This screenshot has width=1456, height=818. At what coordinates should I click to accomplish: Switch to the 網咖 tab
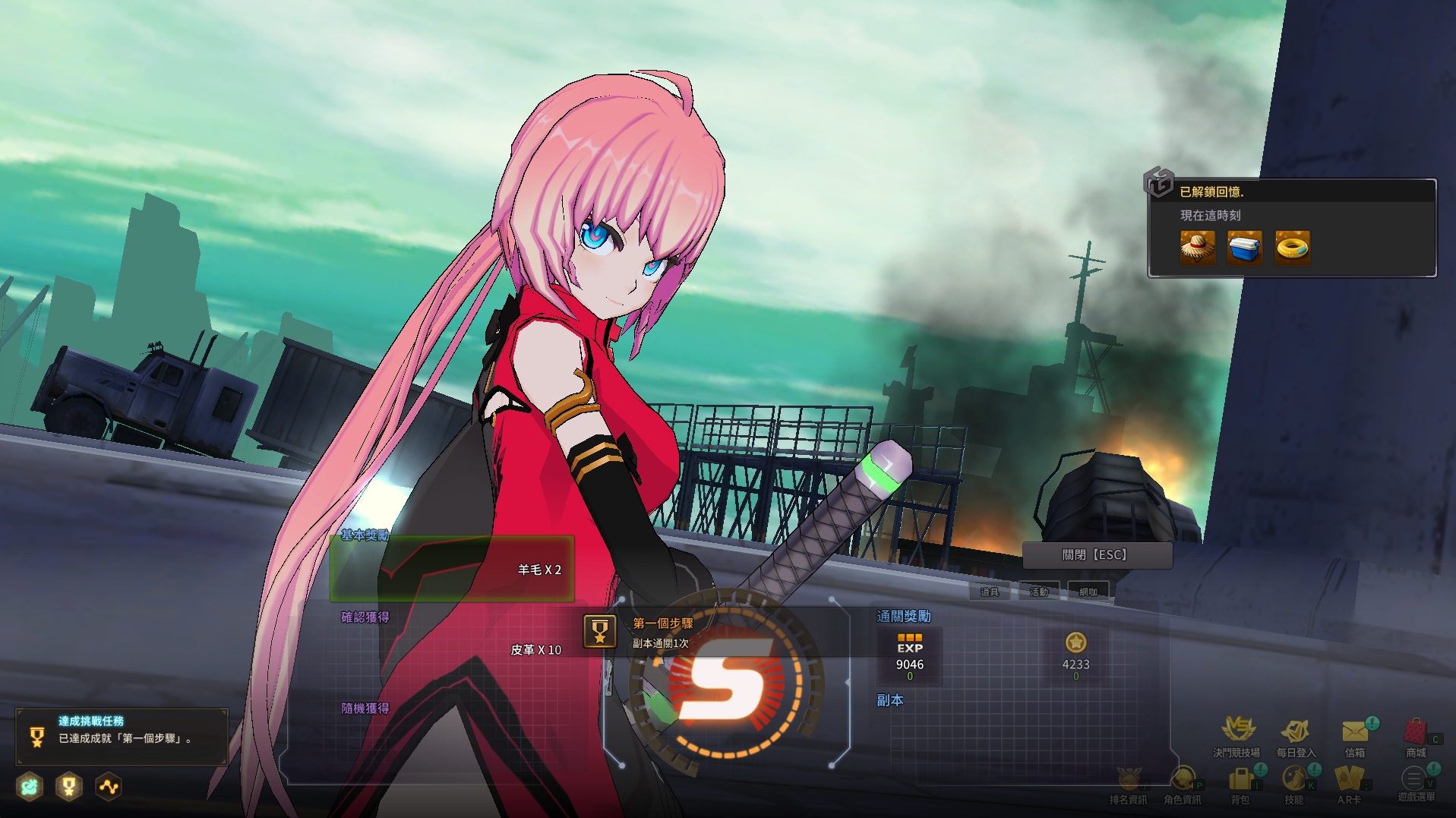click(1088, 592)
